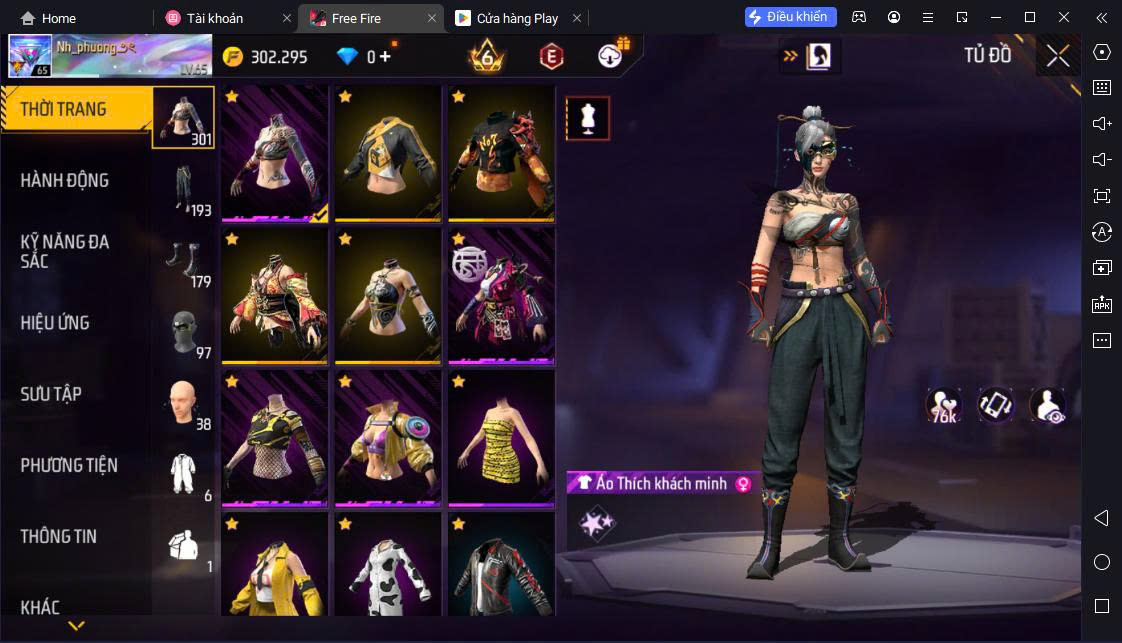Expand the downward arrow below categories
This screenshot has width=1122, height=643.
pos(76,626)
